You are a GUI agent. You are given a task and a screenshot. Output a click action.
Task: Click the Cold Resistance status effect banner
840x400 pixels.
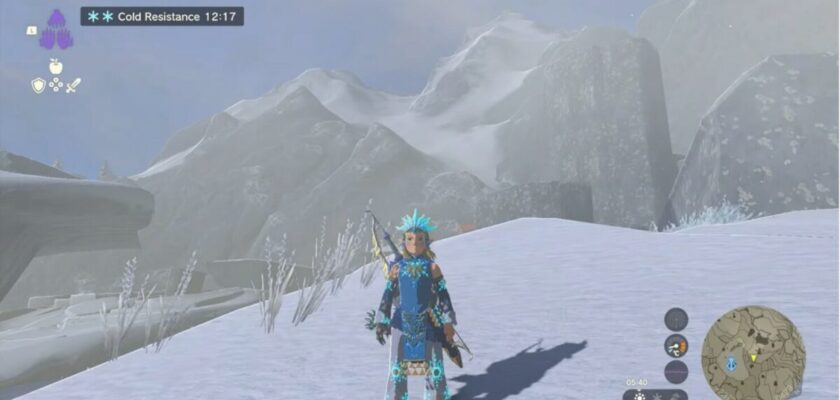pos(162,16)
